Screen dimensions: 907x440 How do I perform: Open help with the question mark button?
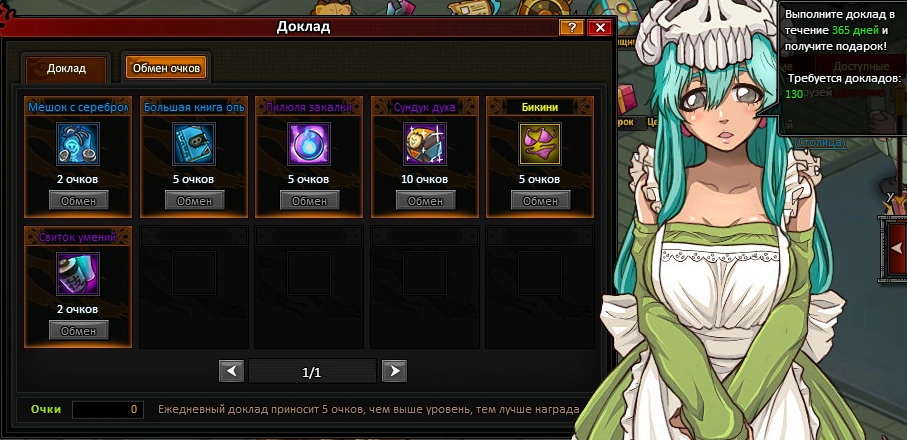[x=572, y=27]
